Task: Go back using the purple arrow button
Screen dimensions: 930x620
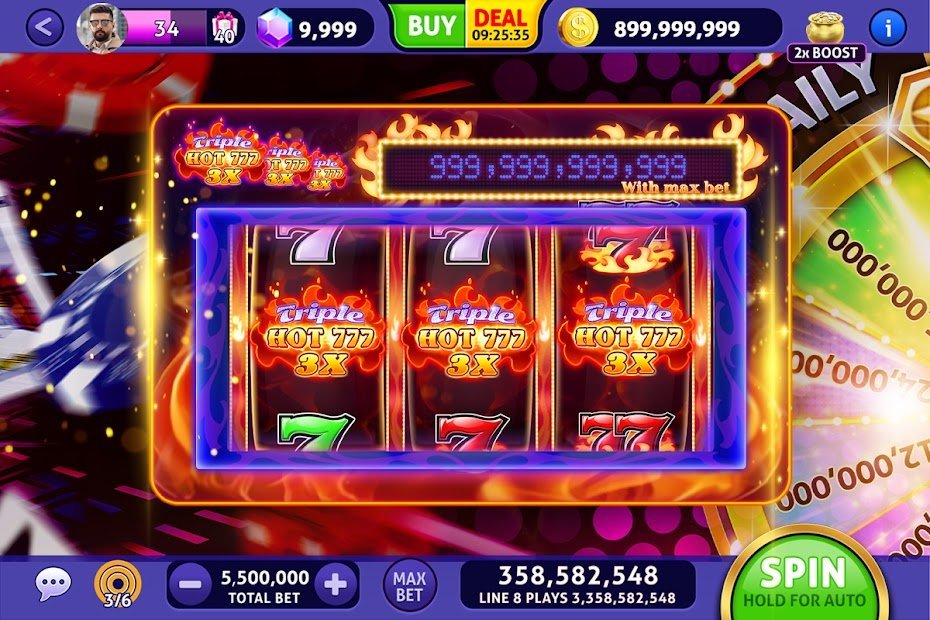Action: [44, 28]
